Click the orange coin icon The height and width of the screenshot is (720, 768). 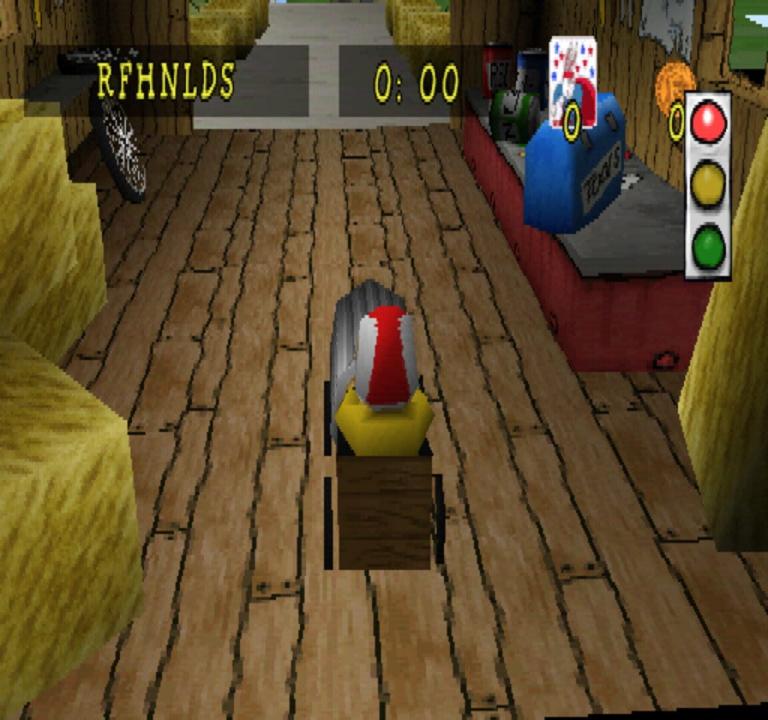[x=674, y=86]
